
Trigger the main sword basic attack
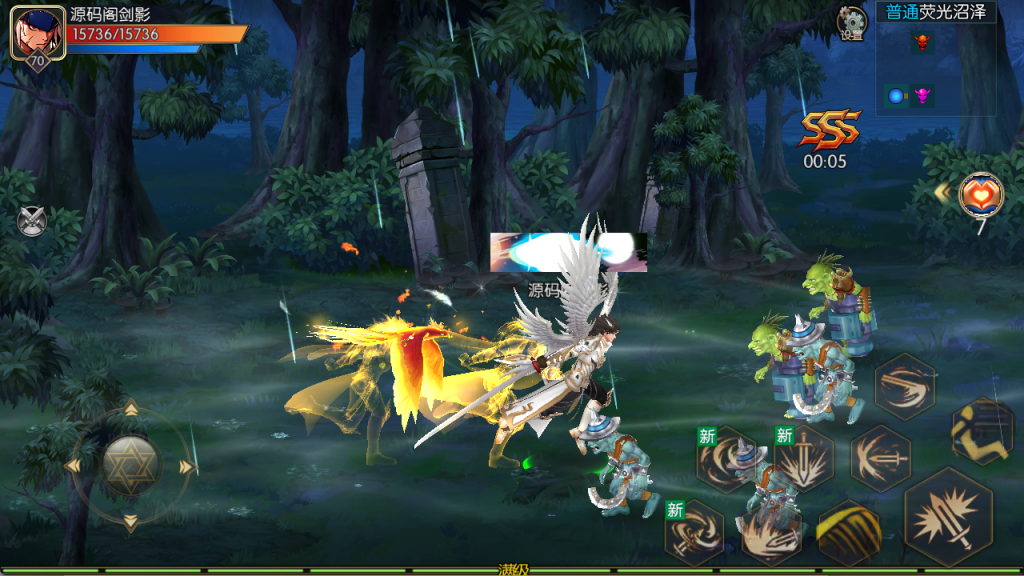click(x=948, y=518)
